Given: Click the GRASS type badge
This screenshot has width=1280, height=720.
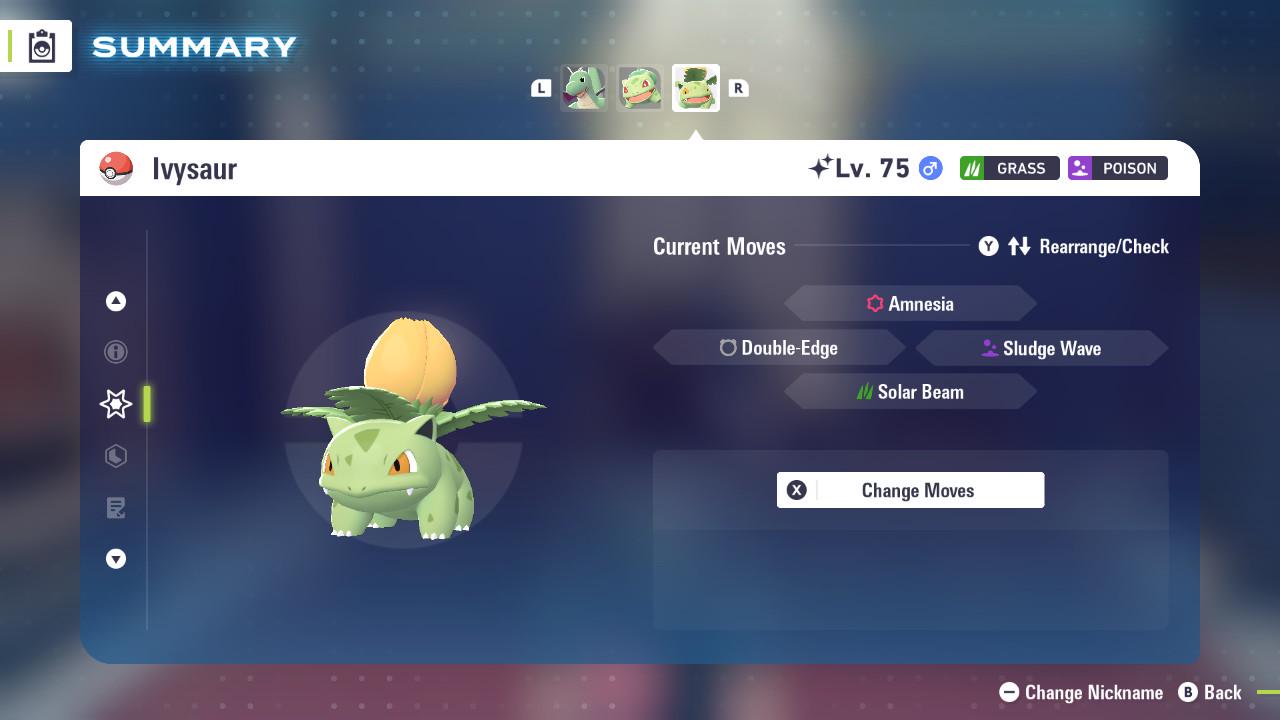Looking at the screenshot, I should coord(1009,168).
